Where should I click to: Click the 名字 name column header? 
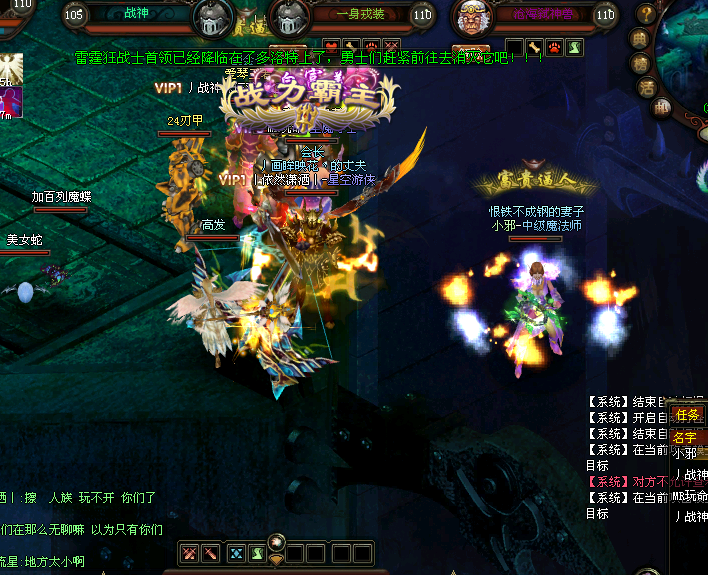(685, 437)
